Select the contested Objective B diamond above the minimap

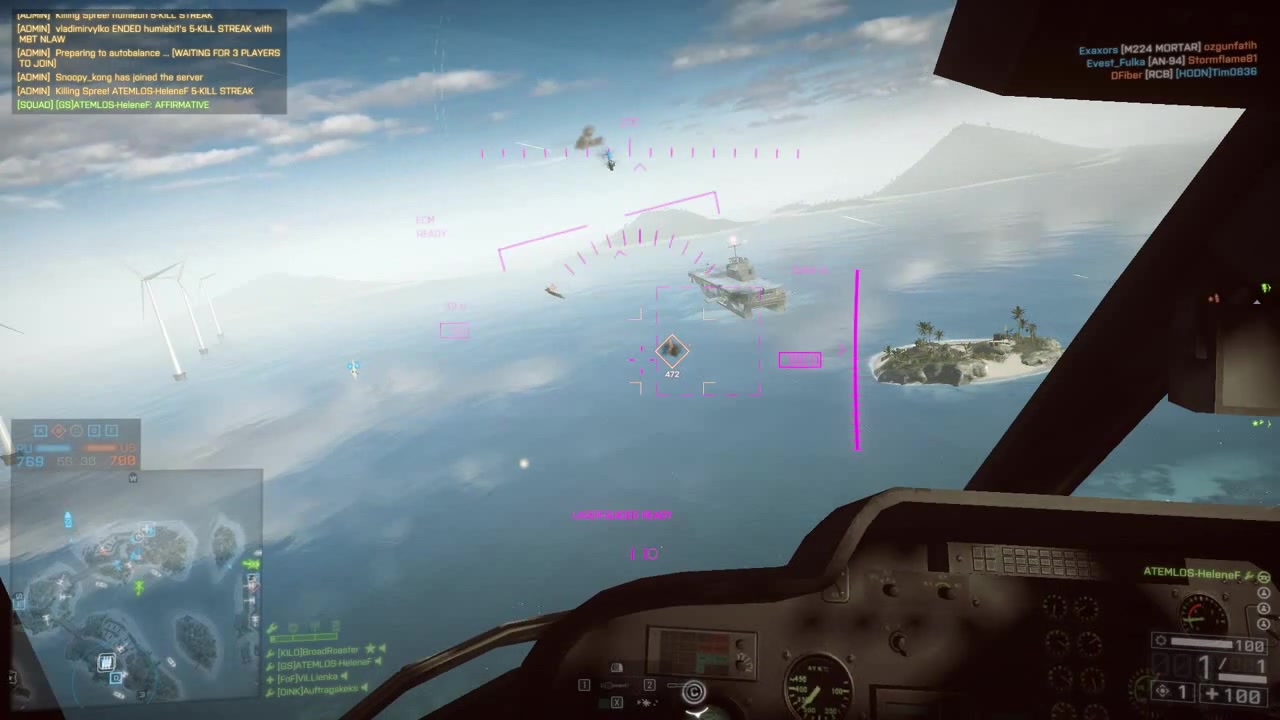pos(59,430)
